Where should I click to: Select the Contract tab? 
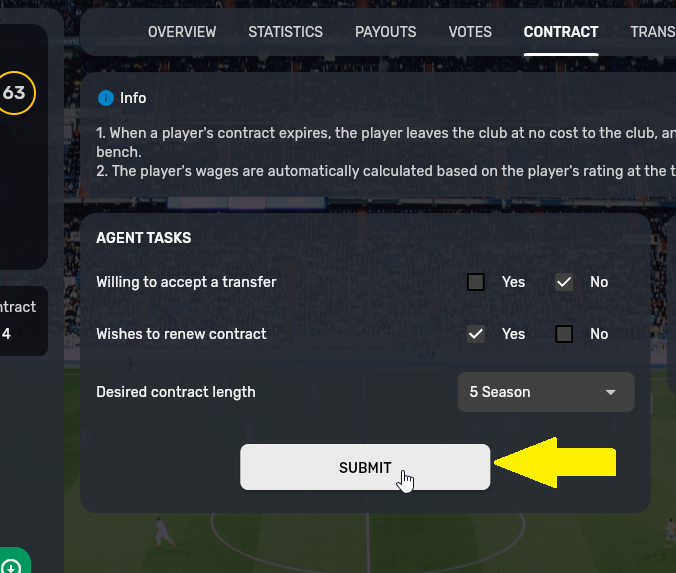pos(560,32)
